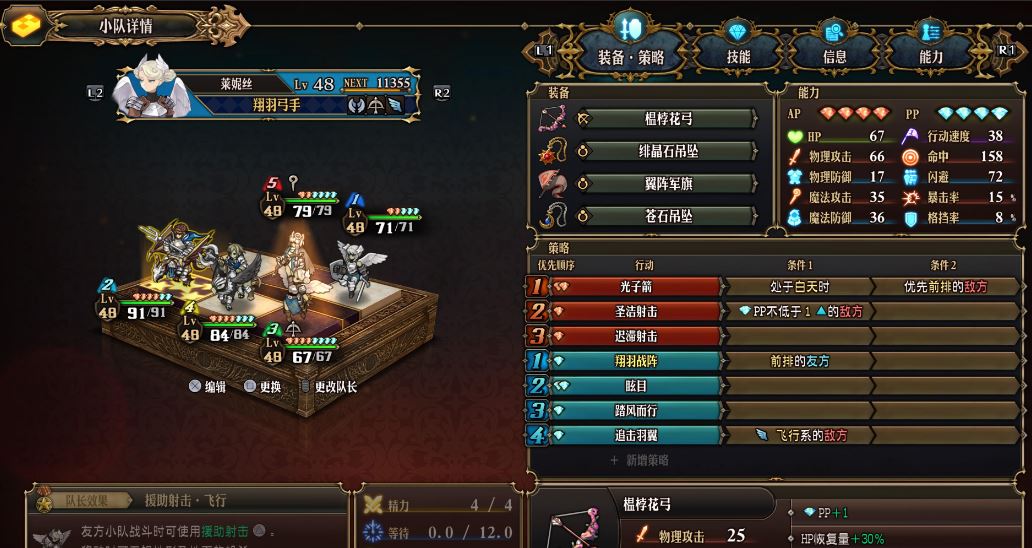Select the 翼阵军旗 equipment slot

(x=667, y=183)
